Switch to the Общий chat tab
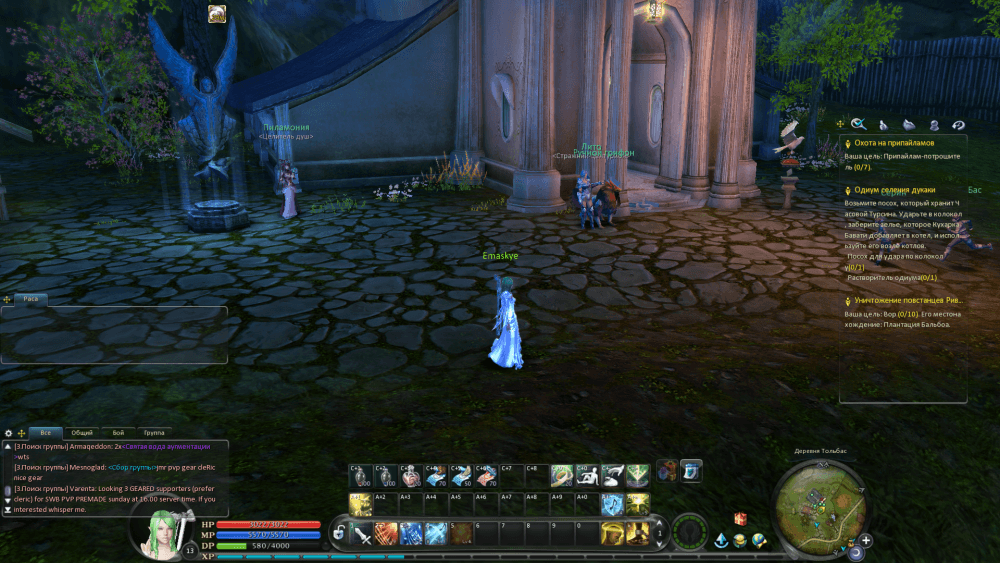 84,432
